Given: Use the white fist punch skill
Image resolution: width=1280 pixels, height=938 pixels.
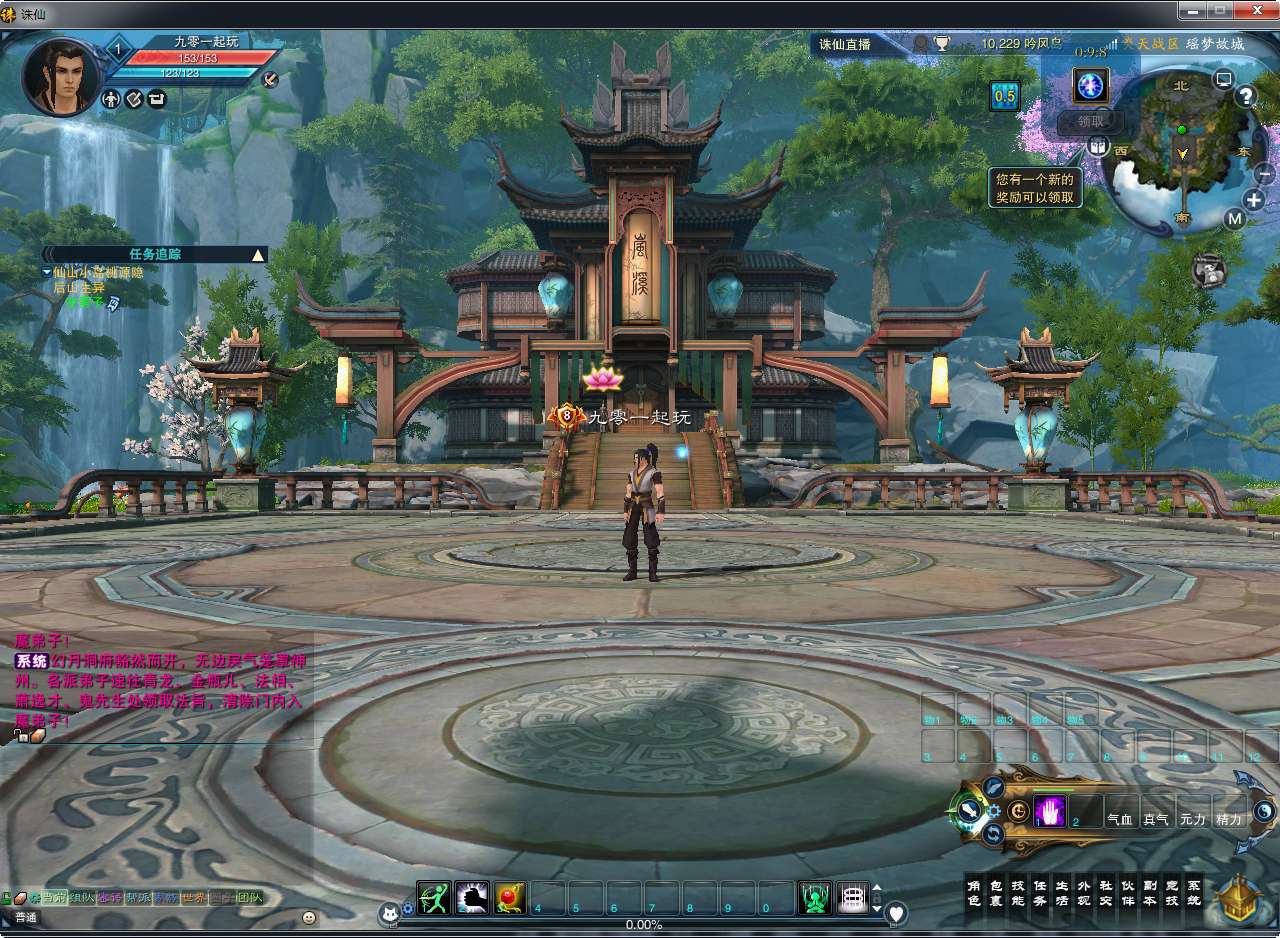Looking at the screenshot, I should coord(472,898).
